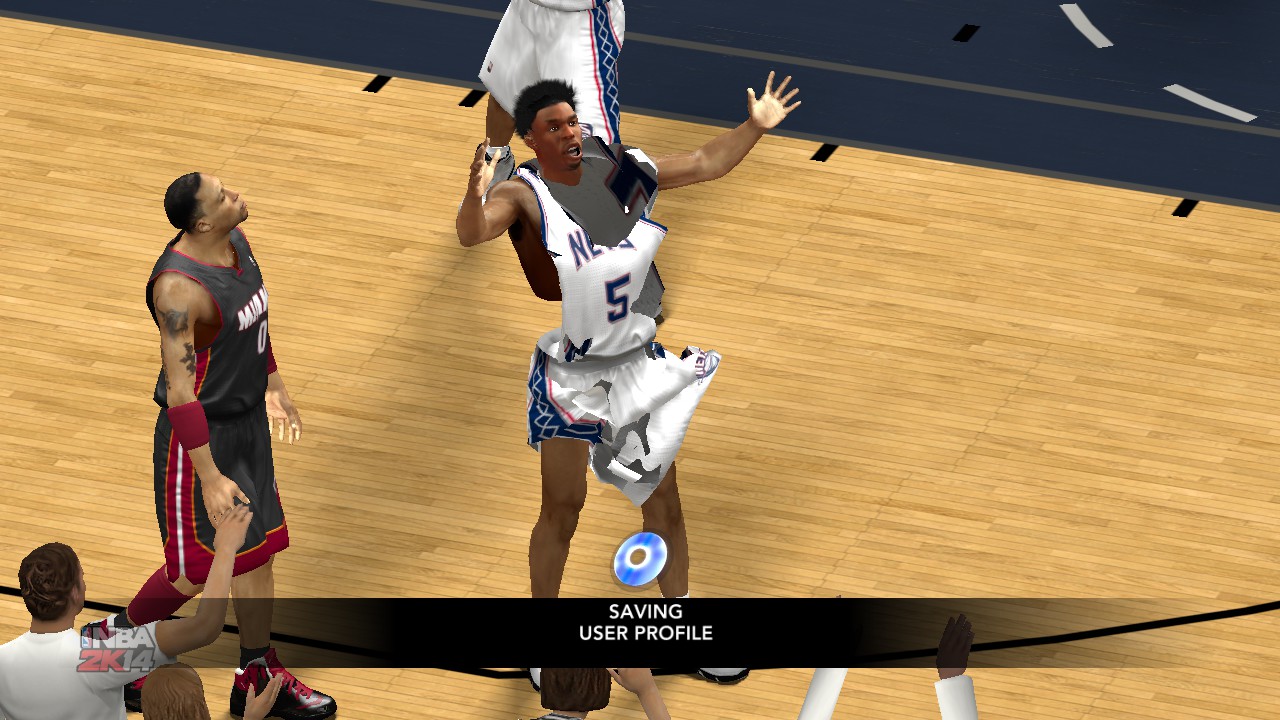Click the SAVING text on the banner

[x=644, y=610]
